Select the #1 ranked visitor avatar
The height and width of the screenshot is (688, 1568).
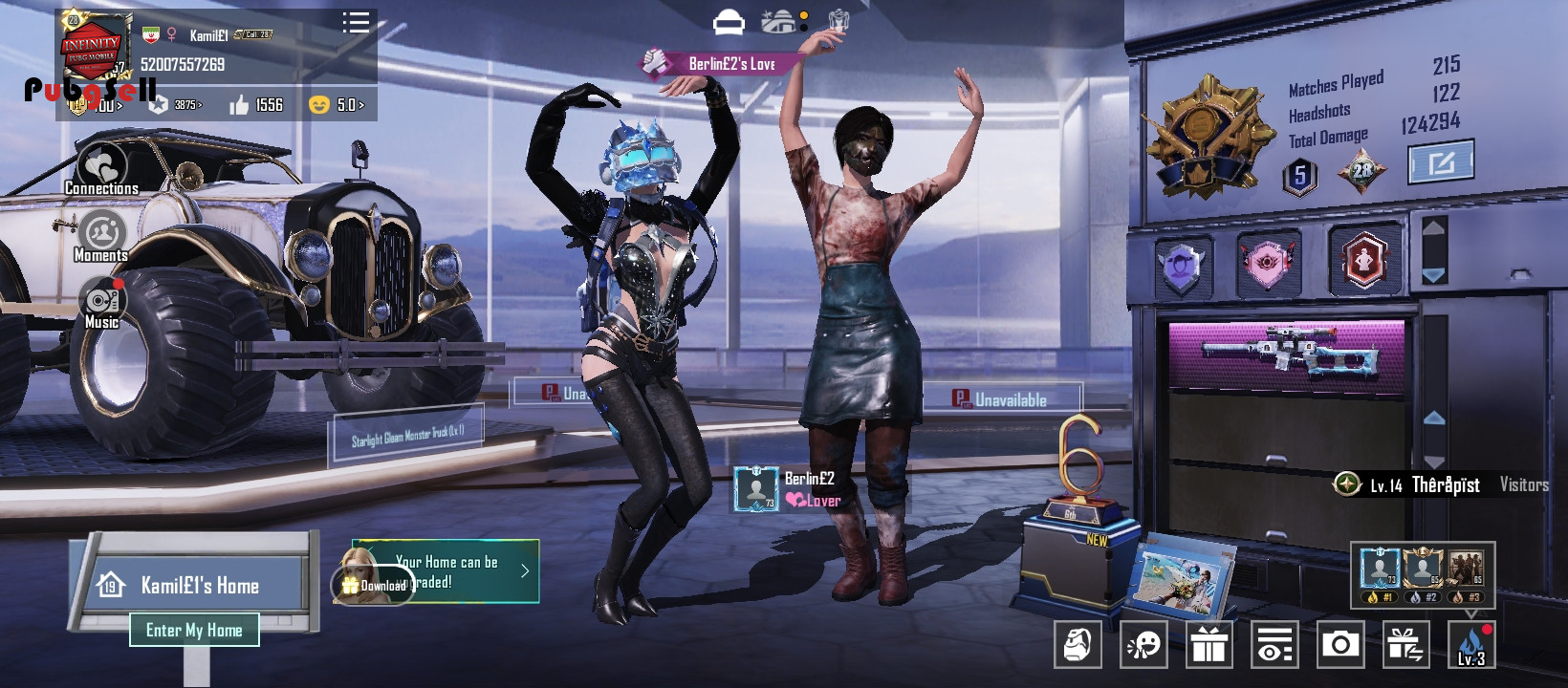point(1380,570)
